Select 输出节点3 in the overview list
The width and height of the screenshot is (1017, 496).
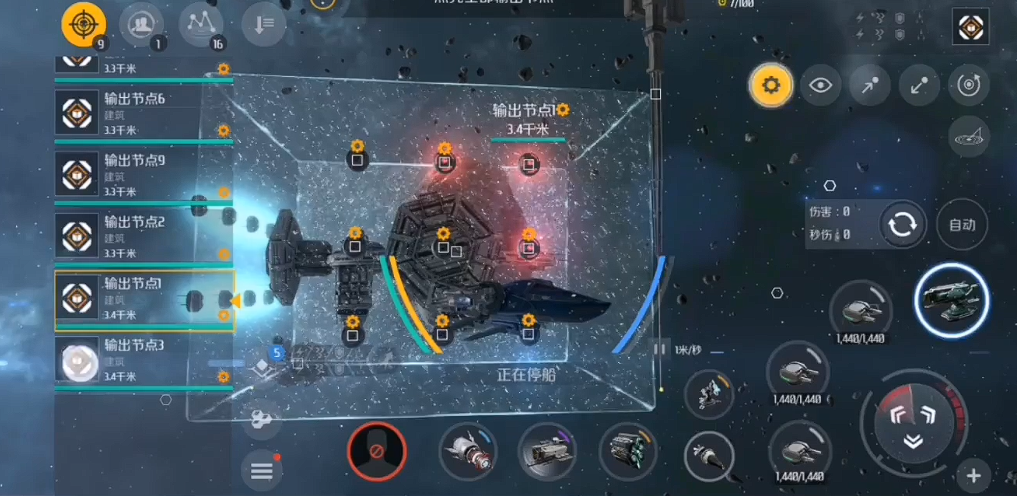click(143, 359)
